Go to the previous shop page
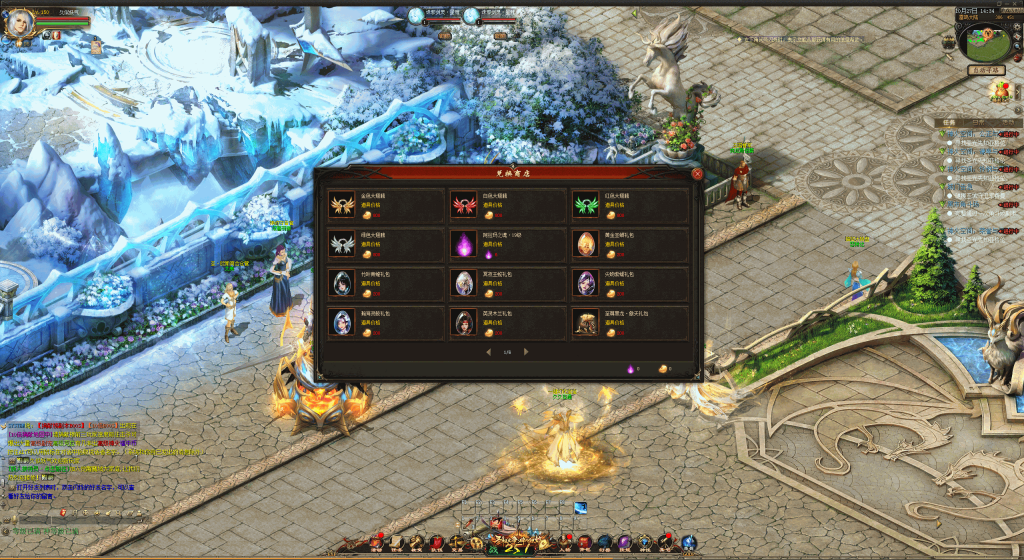Screen dimensions: 1024x560 click(489, 352)
